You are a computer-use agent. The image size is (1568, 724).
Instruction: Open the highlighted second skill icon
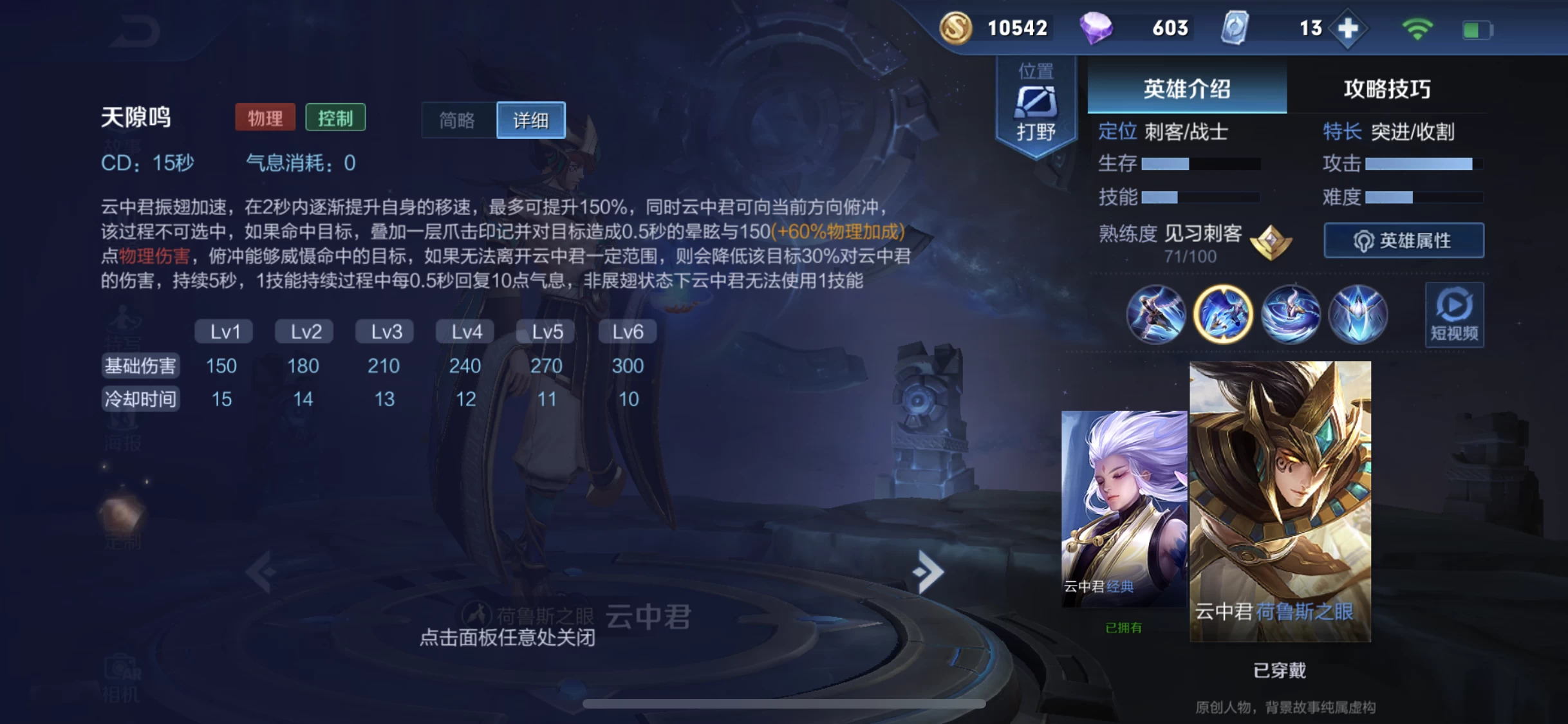coord(1224,313)
